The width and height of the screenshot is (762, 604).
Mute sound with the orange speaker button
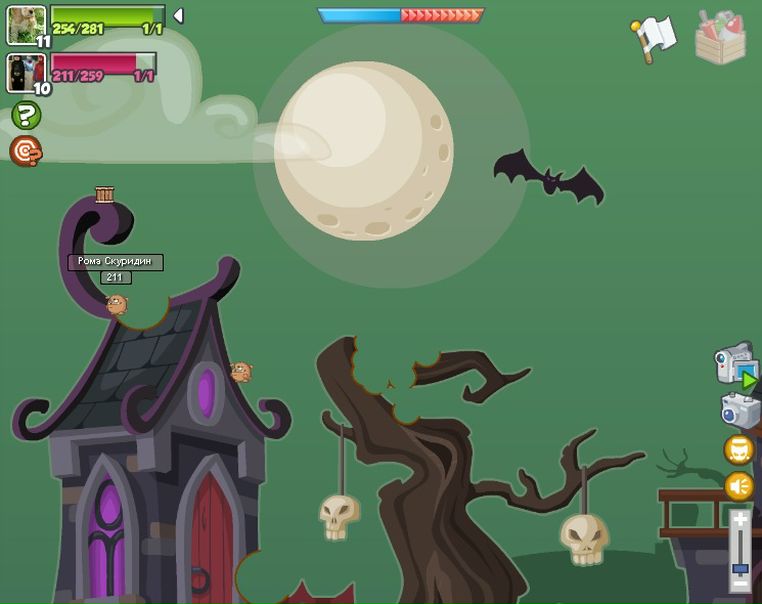739,486
